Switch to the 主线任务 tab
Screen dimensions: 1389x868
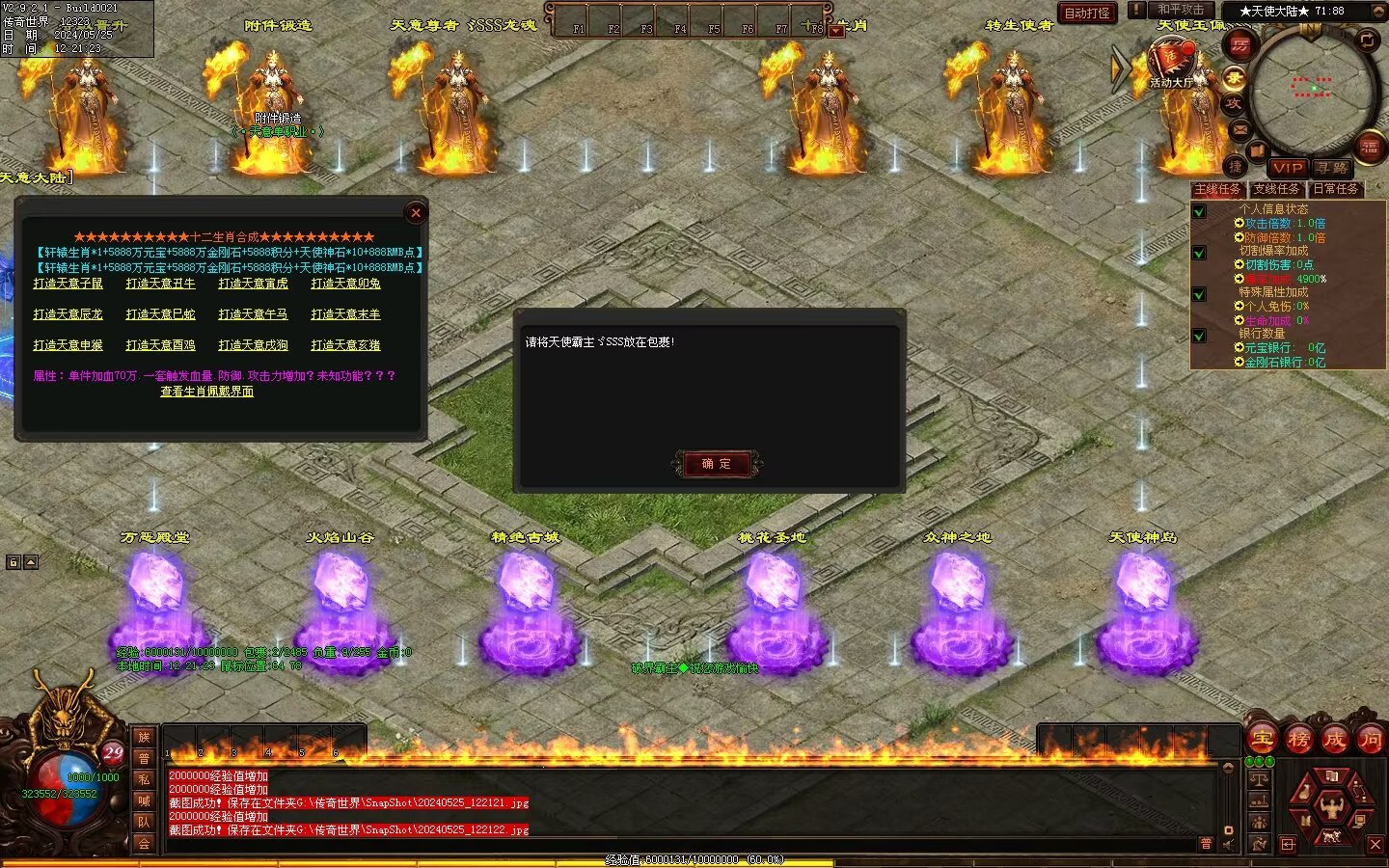[x=1217, y=189]
